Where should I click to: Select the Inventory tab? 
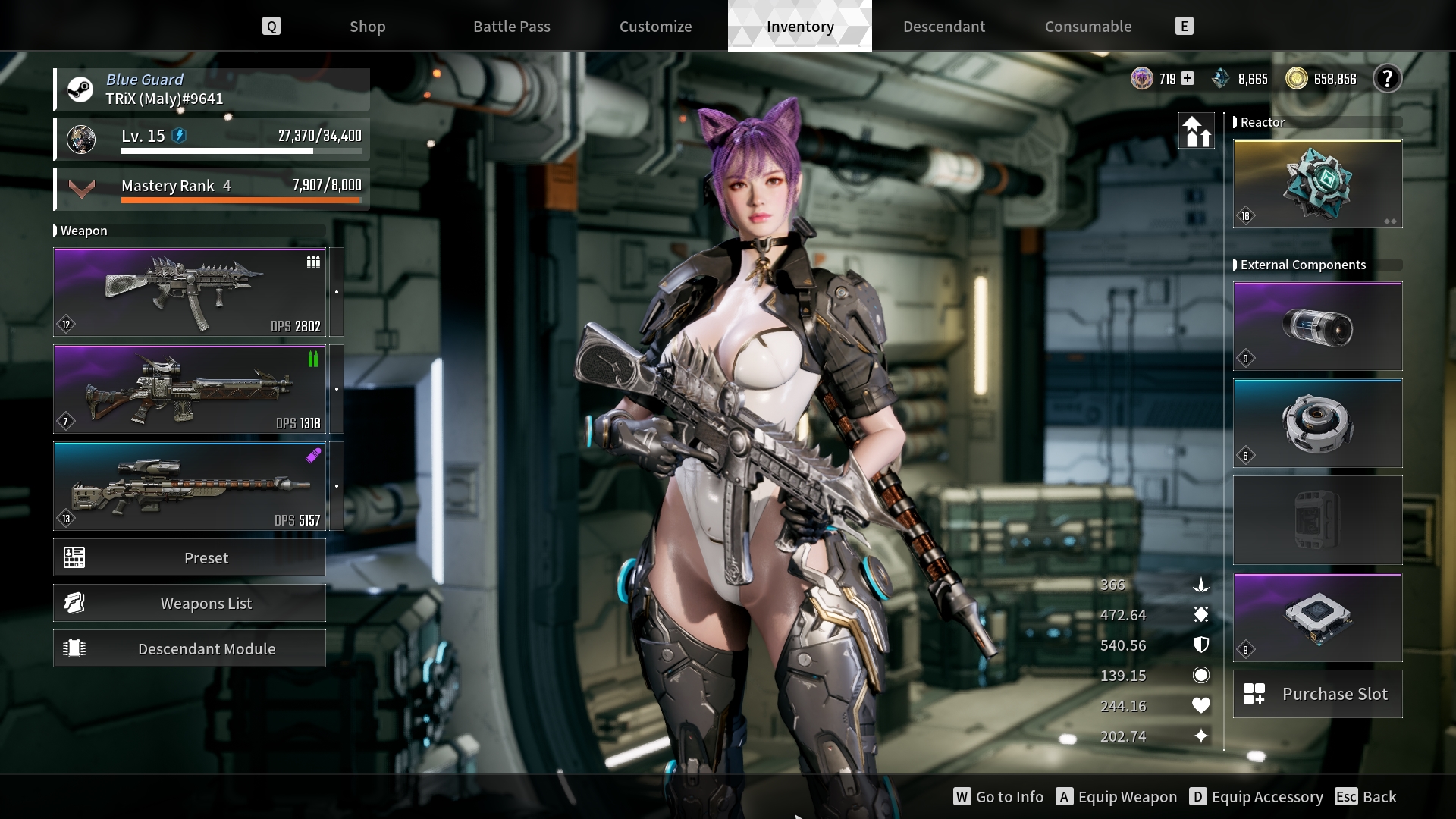pyautogui.click(x=800, y=27)
